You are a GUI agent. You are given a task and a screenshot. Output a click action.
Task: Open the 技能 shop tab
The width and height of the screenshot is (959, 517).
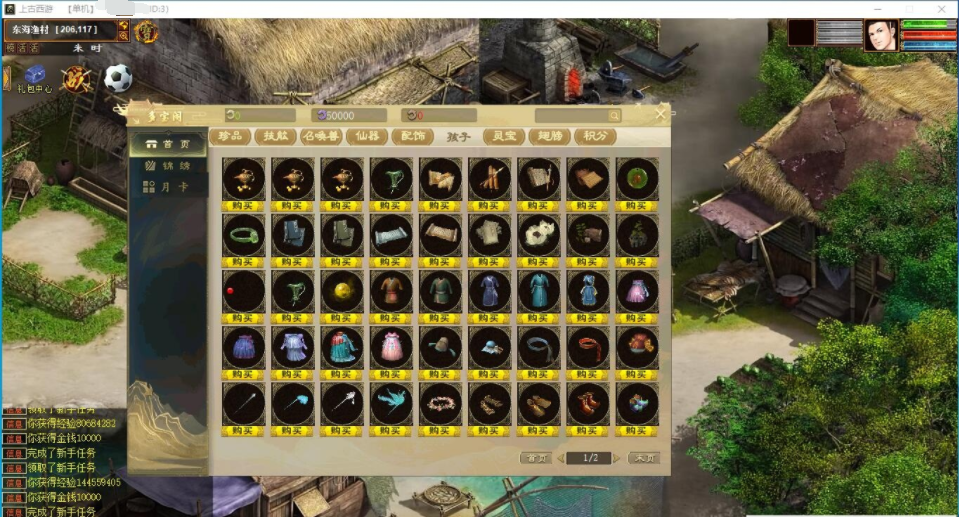[276, 136]
